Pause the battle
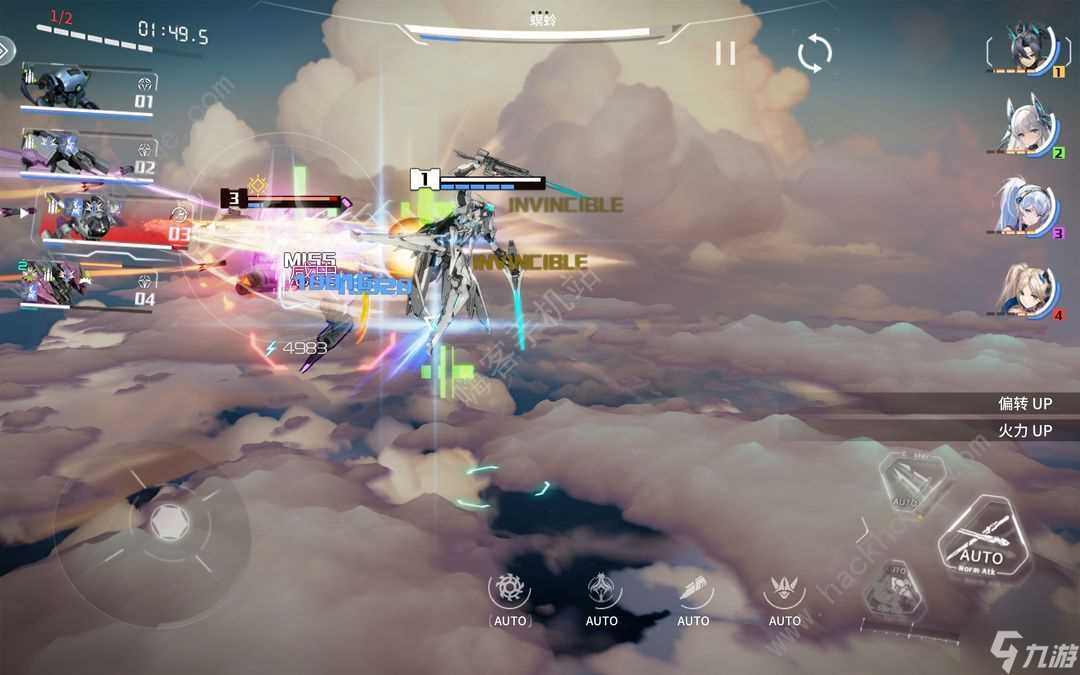The image size is (1080, 675). pos(725,53)
